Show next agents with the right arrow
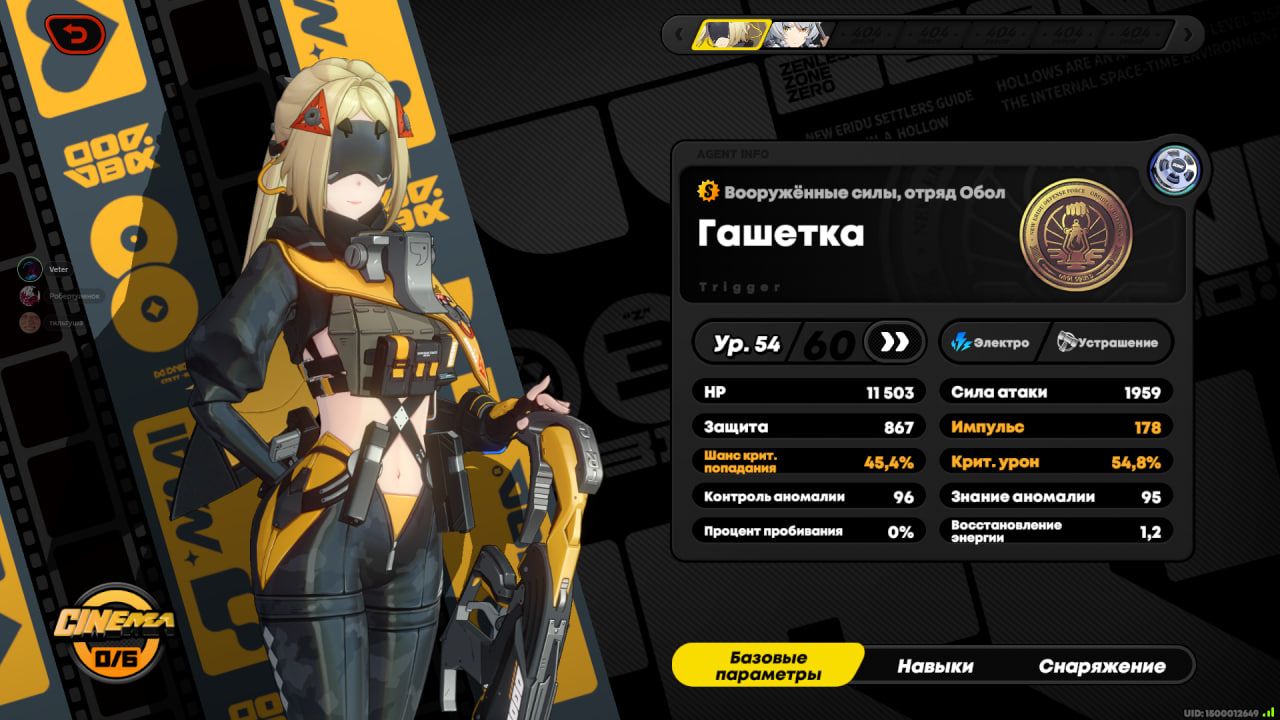This screenshot has height=720, width=1280. tap(1187, 35)
